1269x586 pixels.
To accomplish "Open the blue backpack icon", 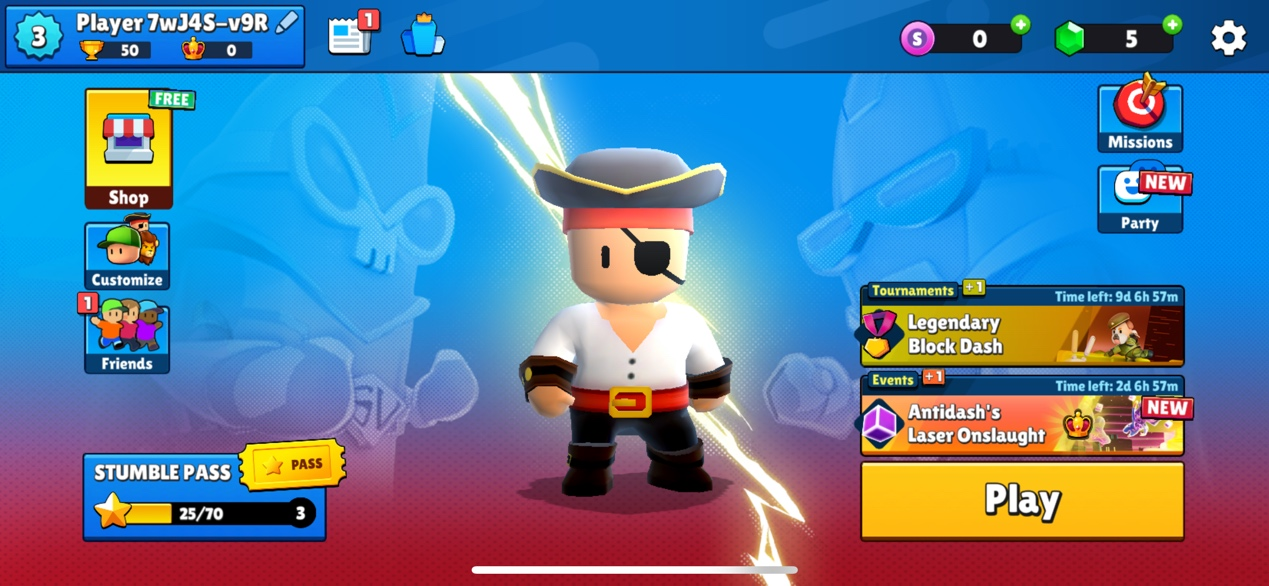I will click(x=423, y=36).
